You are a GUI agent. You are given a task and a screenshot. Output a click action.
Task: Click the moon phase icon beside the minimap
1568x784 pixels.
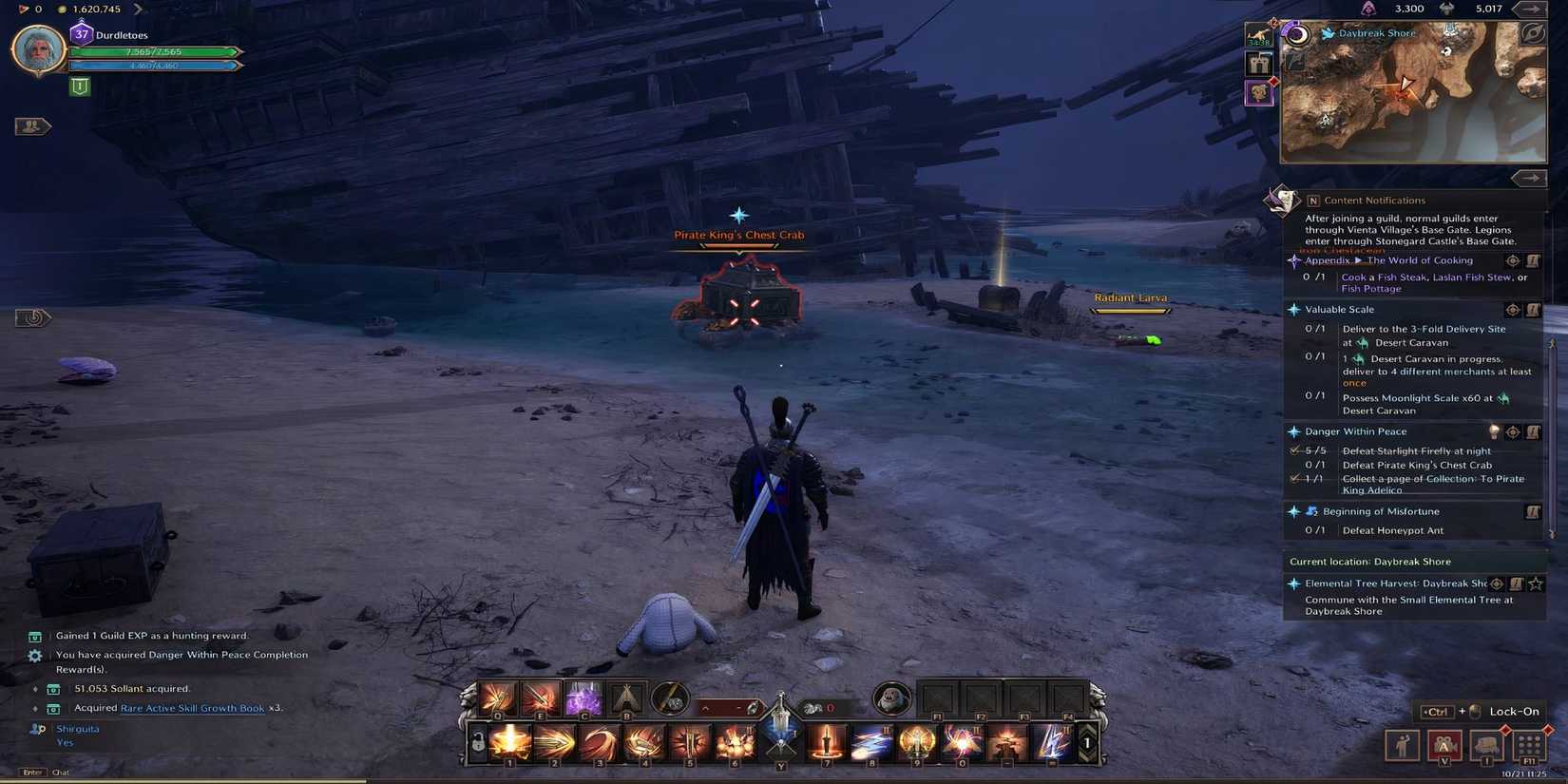[1297, 35]
